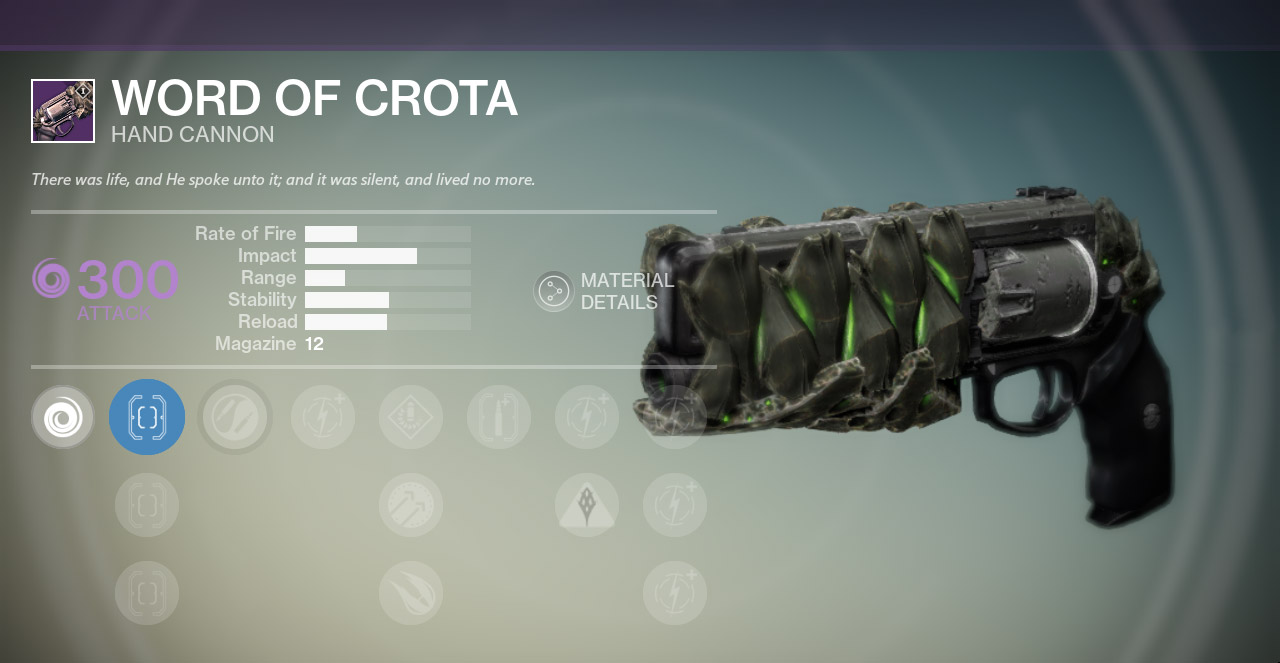Pick the bracketed bullet magazine perk
This screenshot has height=663, width=1280.
click(499, 417)
